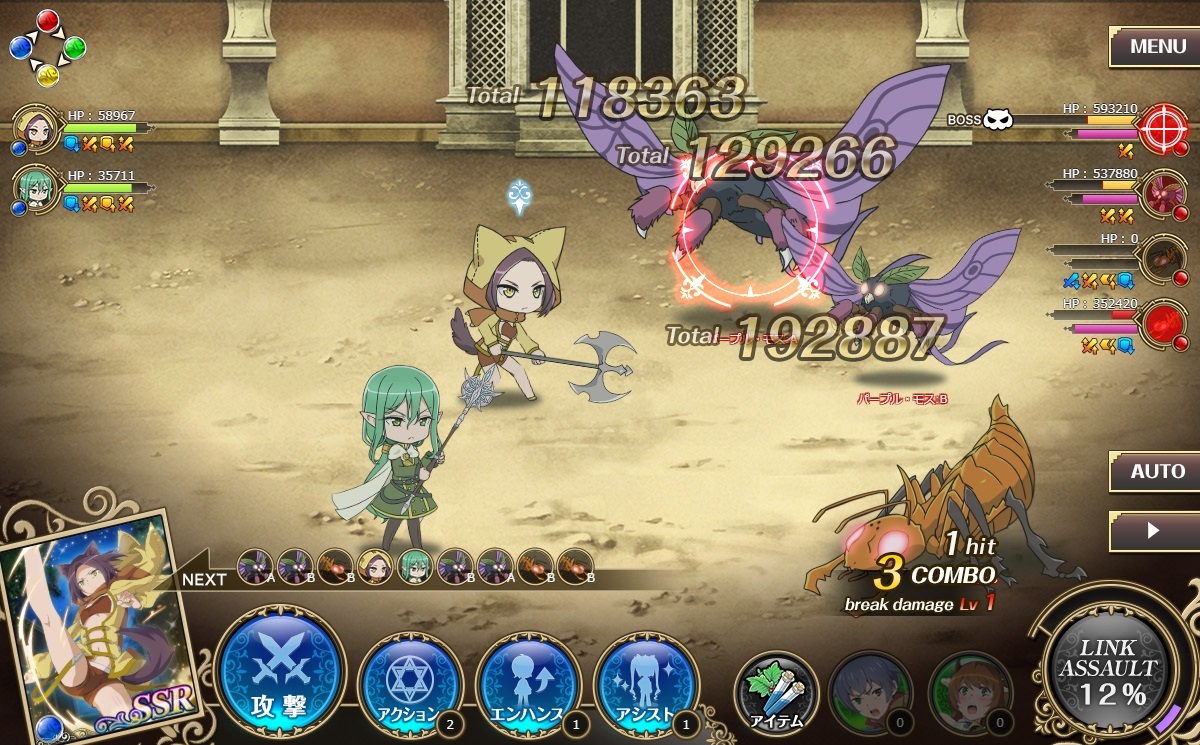Toggle AUTO battle mode
The image size is (1200, 745).
(x=1157, y=471)
